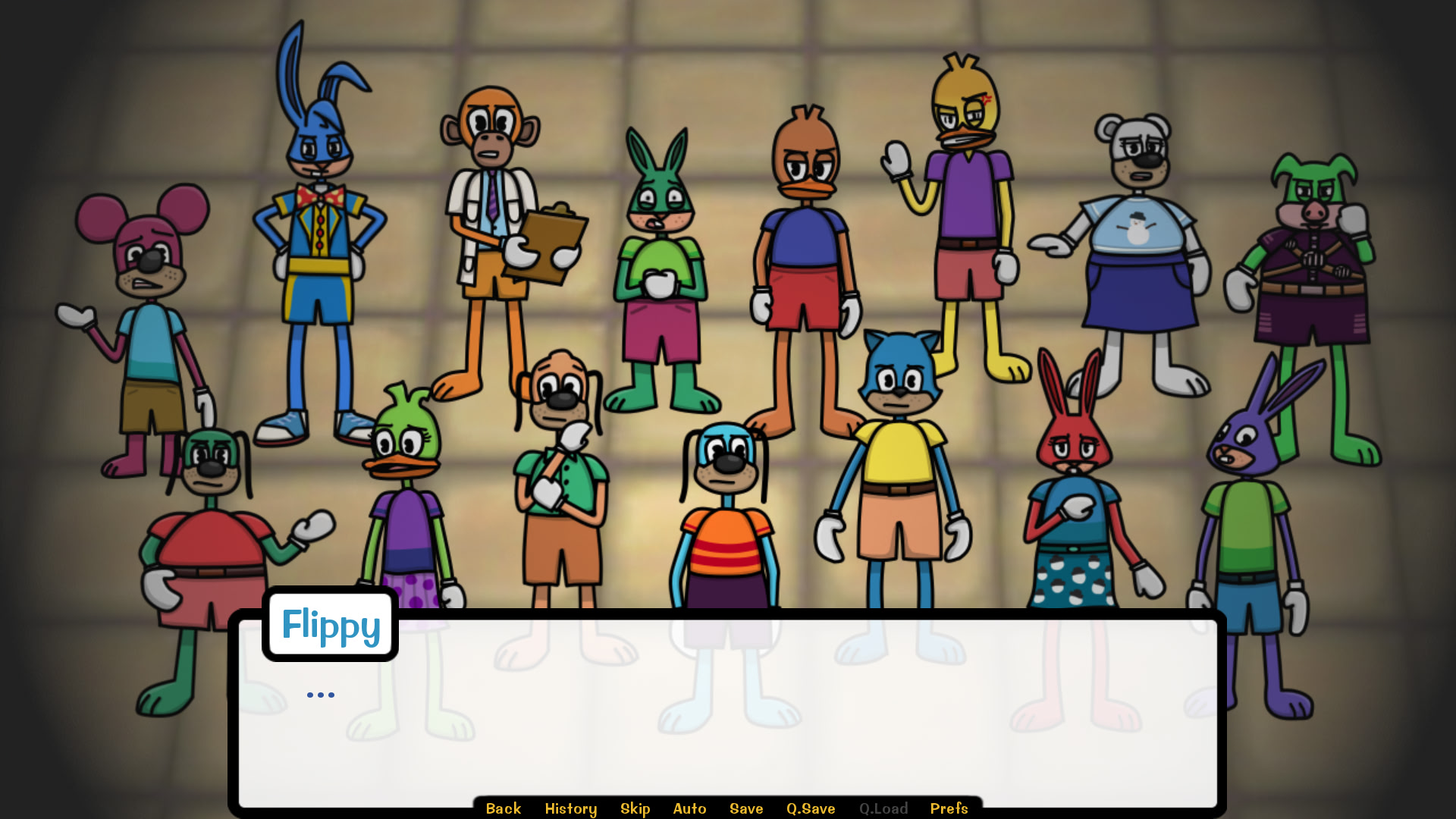Toggle Auto-advance mode
This screenshot has height=819, width=1456.
[689, 808]
